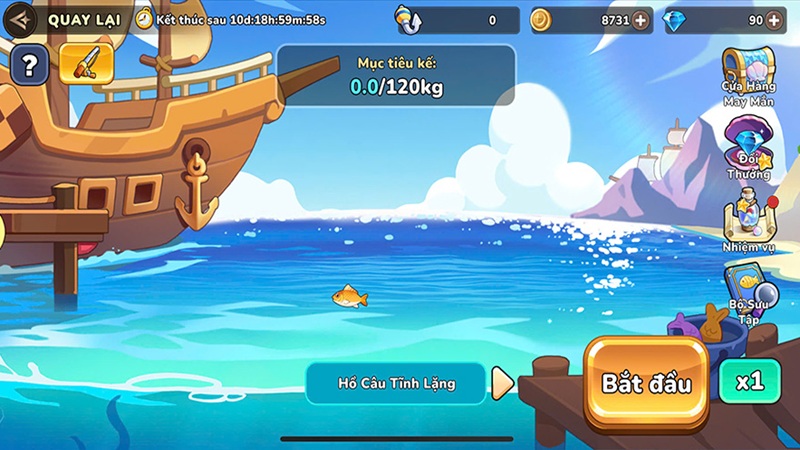Go back with the QUAY LẠI button
Viewport: 800px width, 450px height.
coord(62,19)
